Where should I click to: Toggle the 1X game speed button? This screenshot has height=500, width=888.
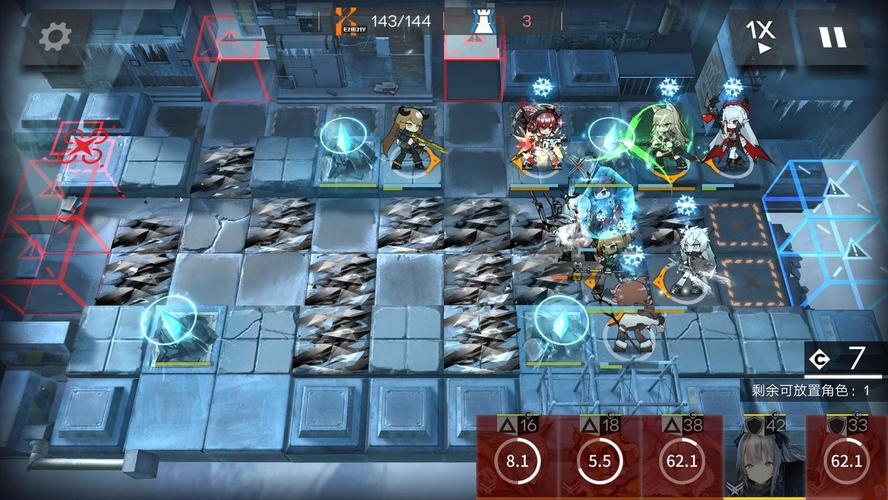(x=761, y=37)
